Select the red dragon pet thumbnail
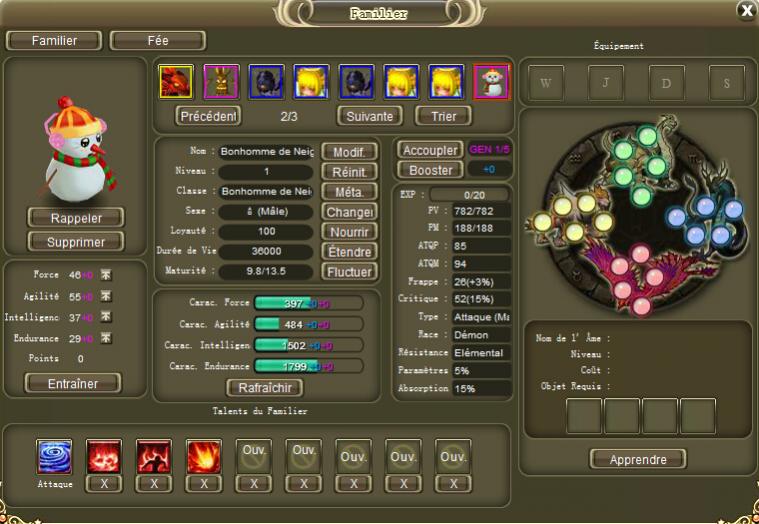The width and height of the screenshot is (759, 524). click(176, 82)
